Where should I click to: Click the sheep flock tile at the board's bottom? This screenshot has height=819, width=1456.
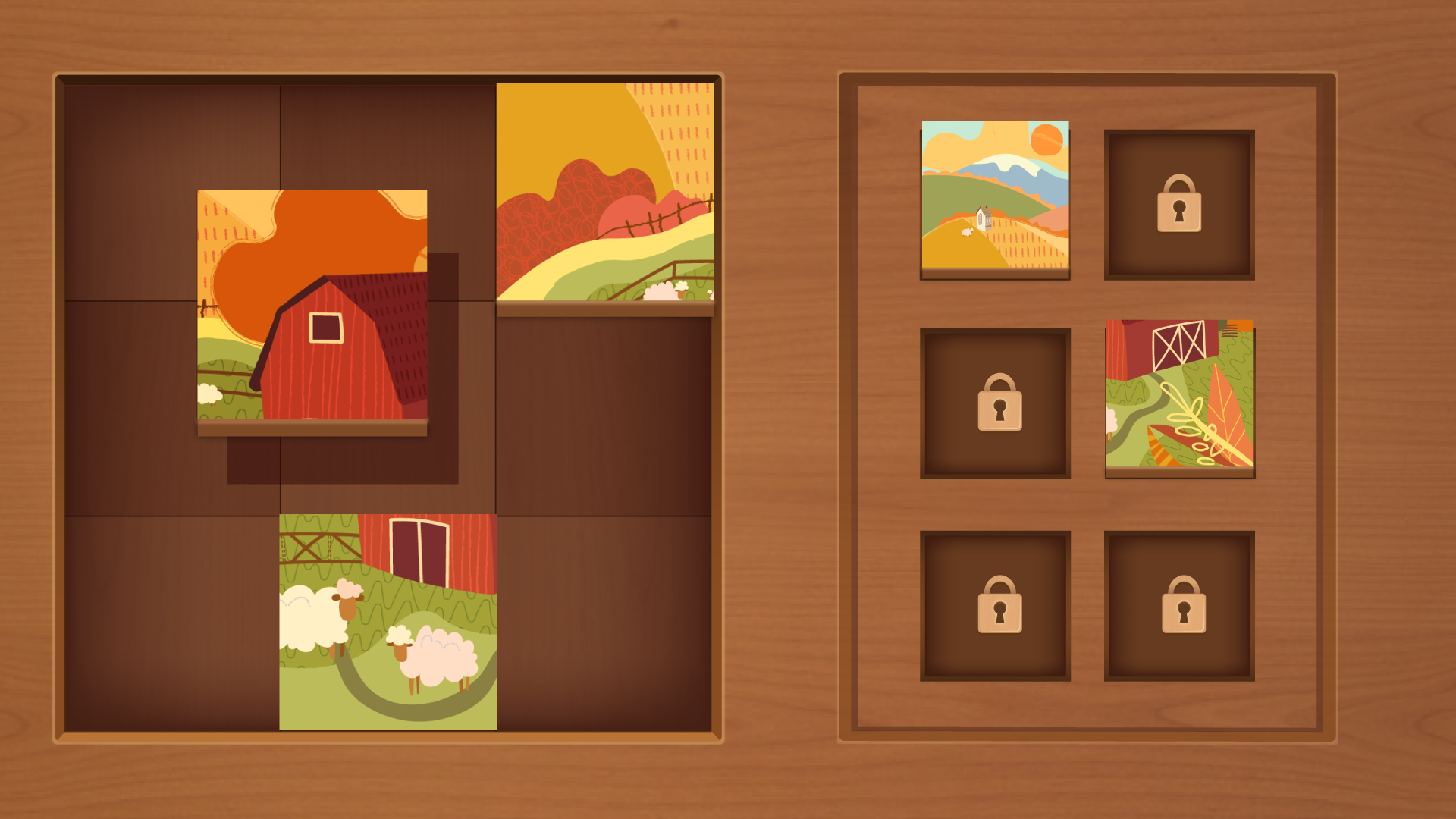pos(388,622)
